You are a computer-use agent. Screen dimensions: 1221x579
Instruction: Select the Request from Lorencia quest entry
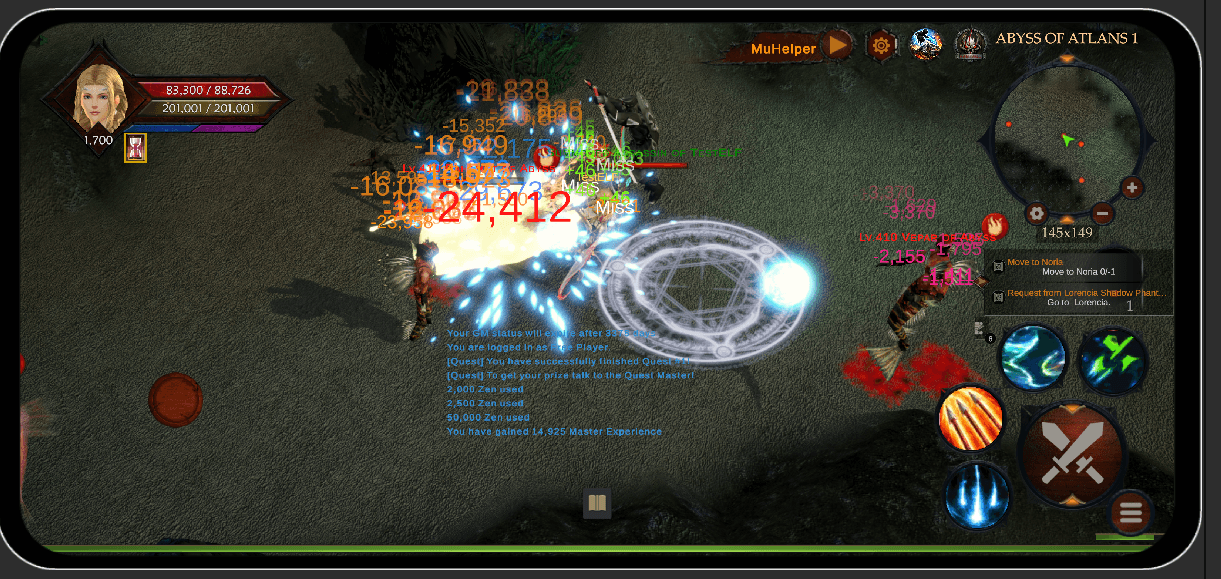pyautogui.click(x=1080, y=297)
